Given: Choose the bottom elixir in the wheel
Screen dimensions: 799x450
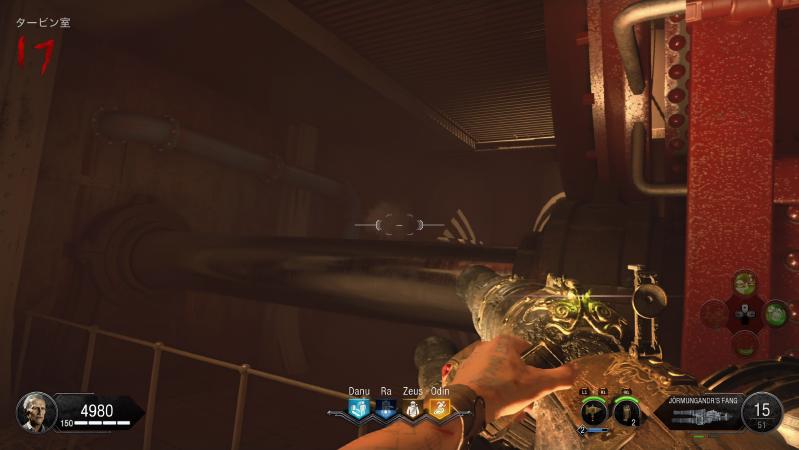Looking at the screenshot, I should (744, 343).
